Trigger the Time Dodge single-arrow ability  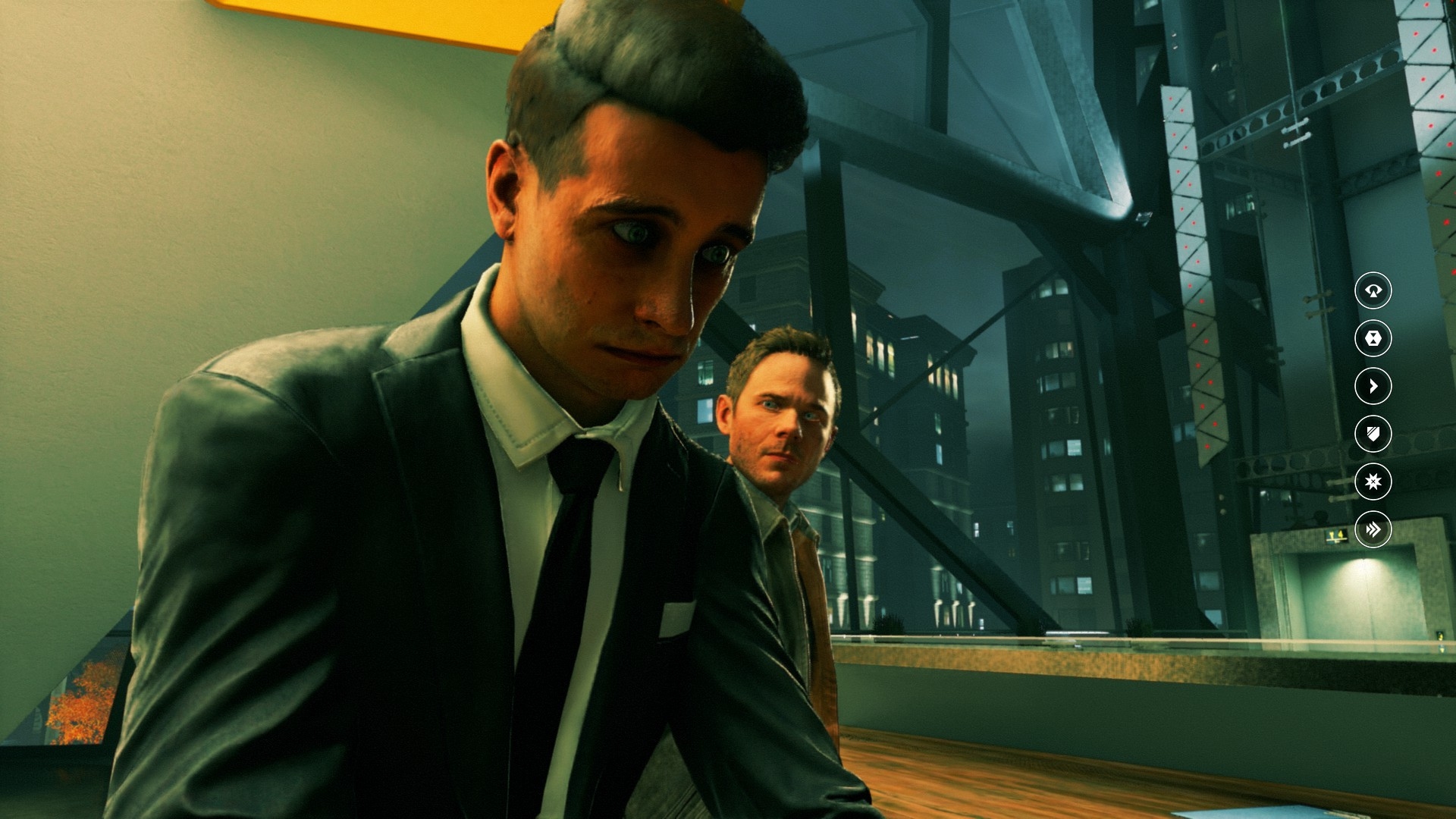click(x=1373, y=386)
